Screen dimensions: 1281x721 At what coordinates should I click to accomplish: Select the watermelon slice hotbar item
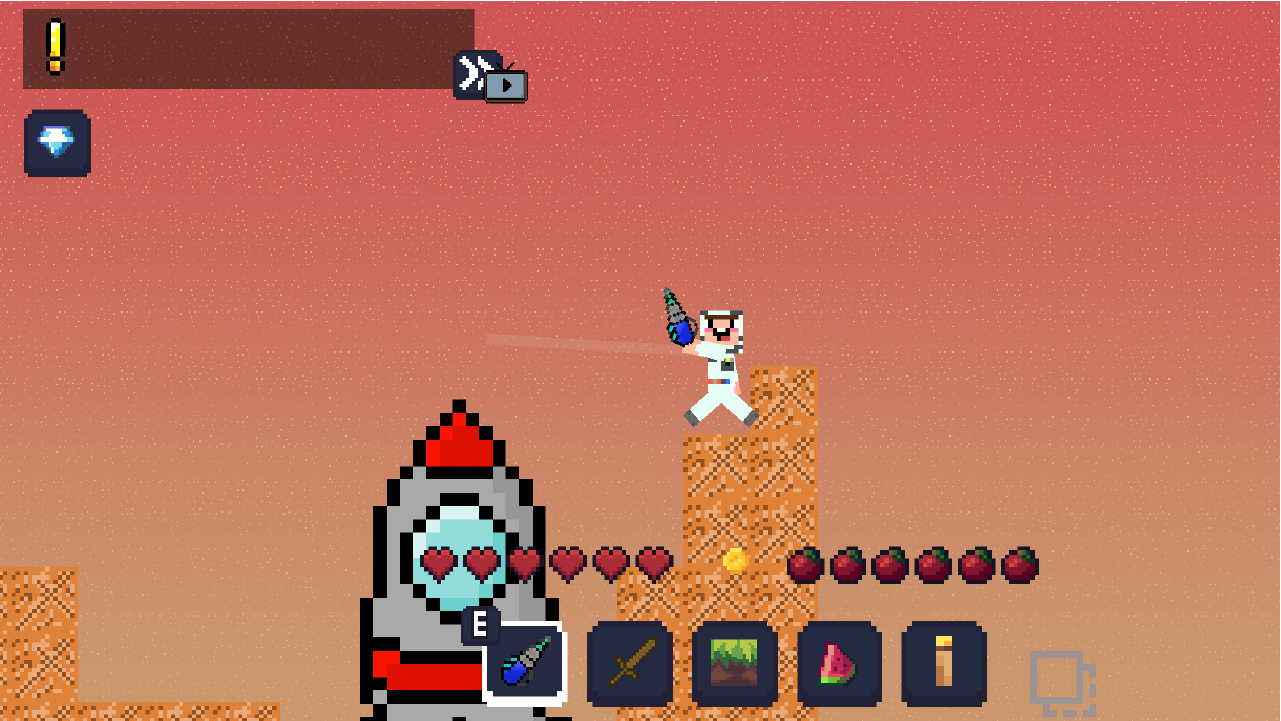(x=841, y=663)
